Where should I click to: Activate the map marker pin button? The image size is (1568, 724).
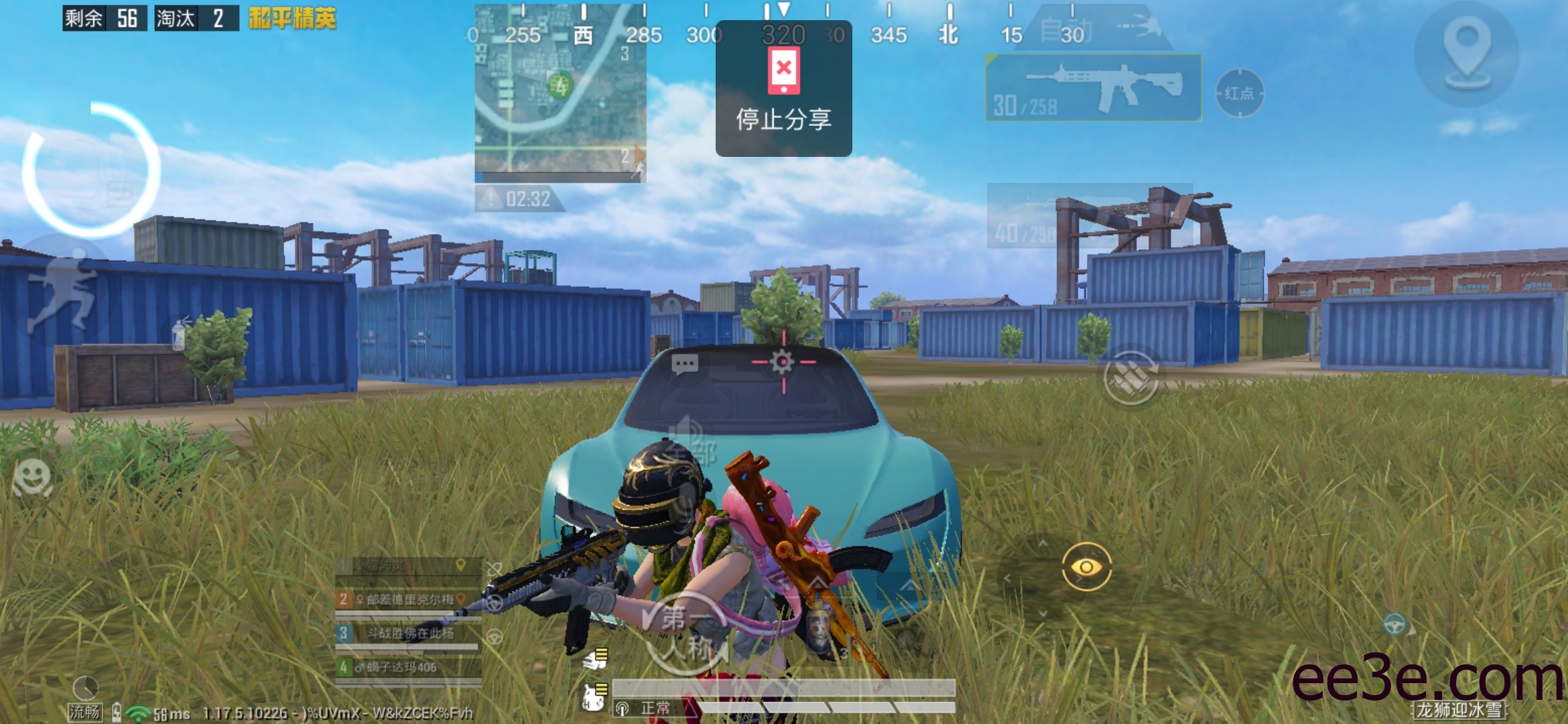click(x=1466, y=54)
